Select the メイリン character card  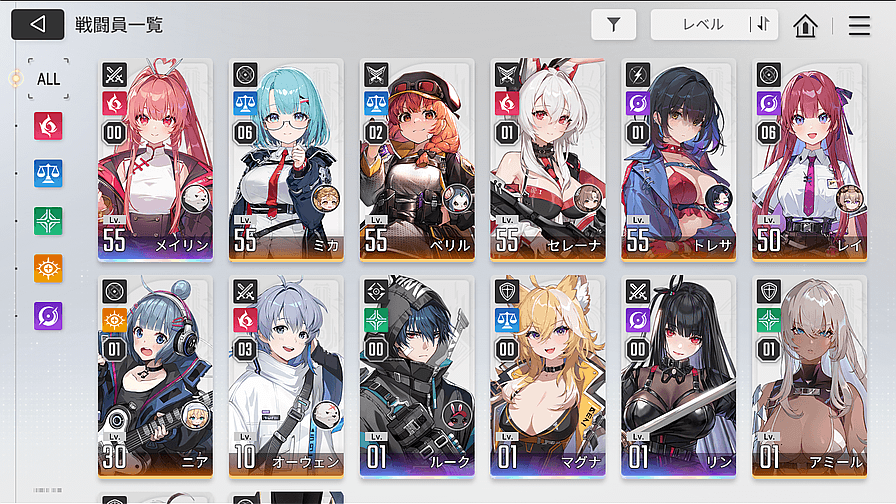pos(155,160)
